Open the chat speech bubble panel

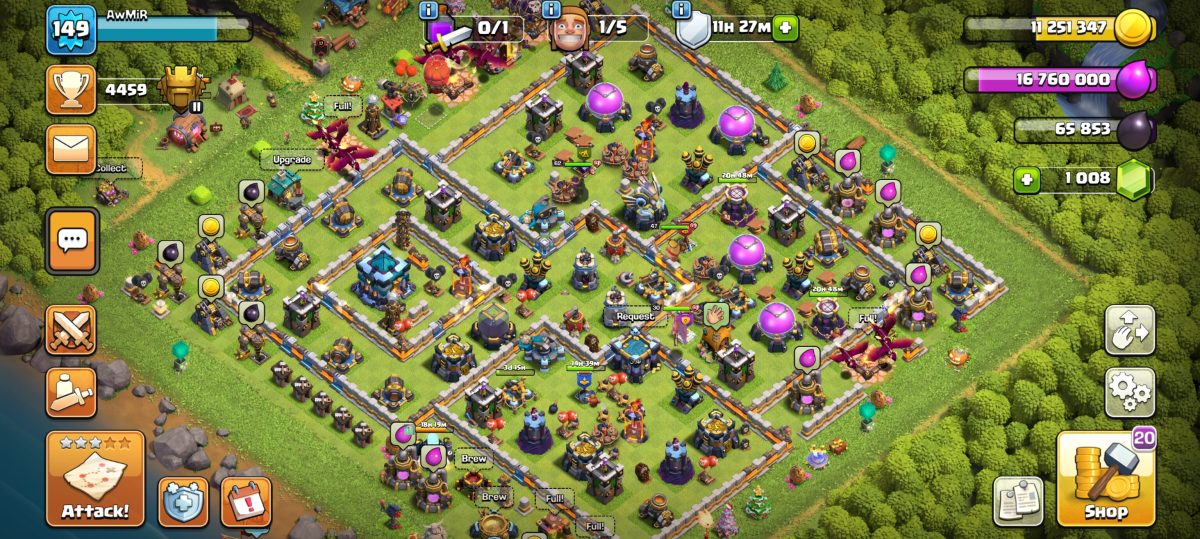click(x=71, y=240)
